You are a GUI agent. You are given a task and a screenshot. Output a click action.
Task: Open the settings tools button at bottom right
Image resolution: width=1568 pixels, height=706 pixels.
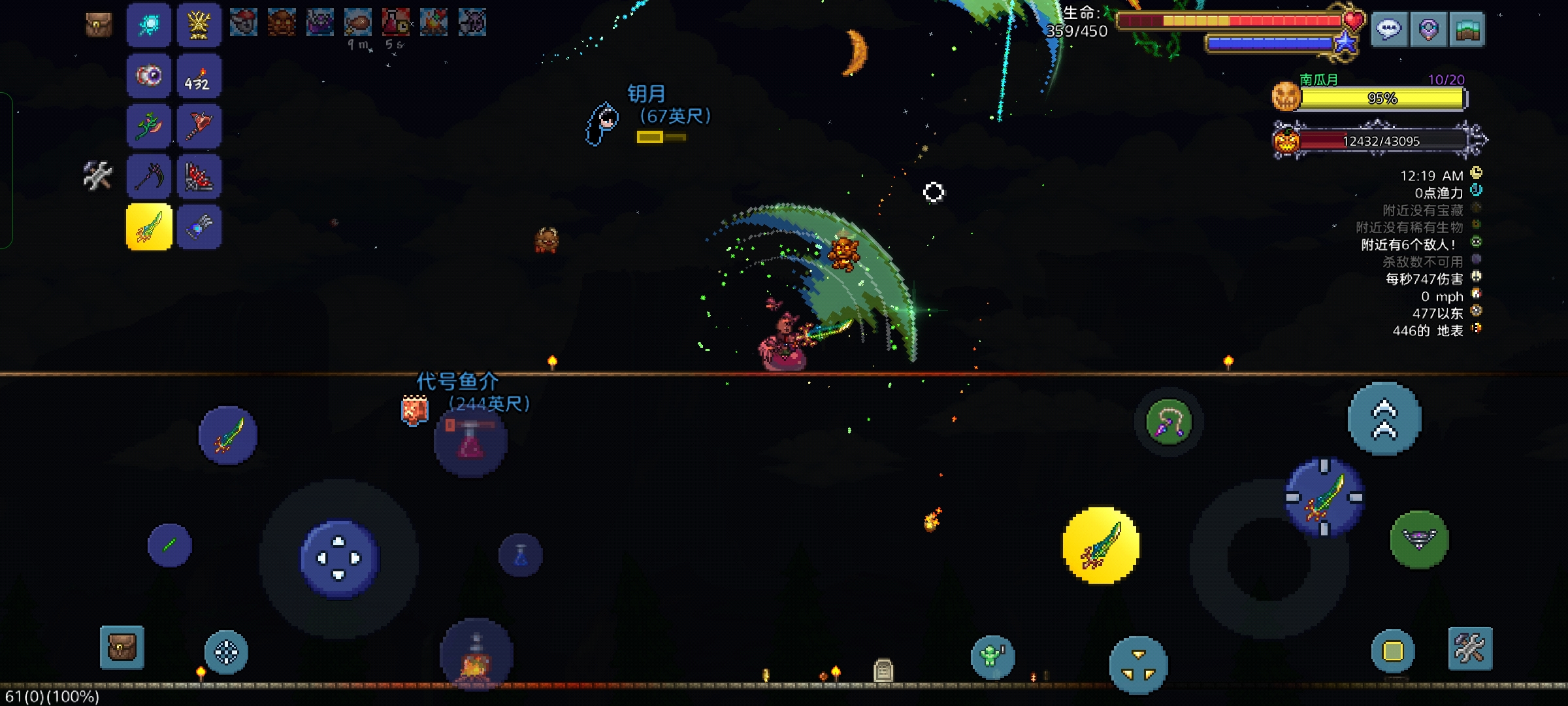click(1470, 648)
